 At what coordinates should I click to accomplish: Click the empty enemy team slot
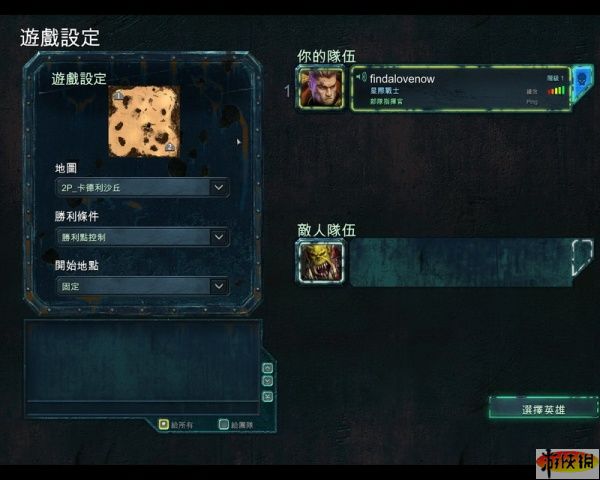click(x=460, y=262)
